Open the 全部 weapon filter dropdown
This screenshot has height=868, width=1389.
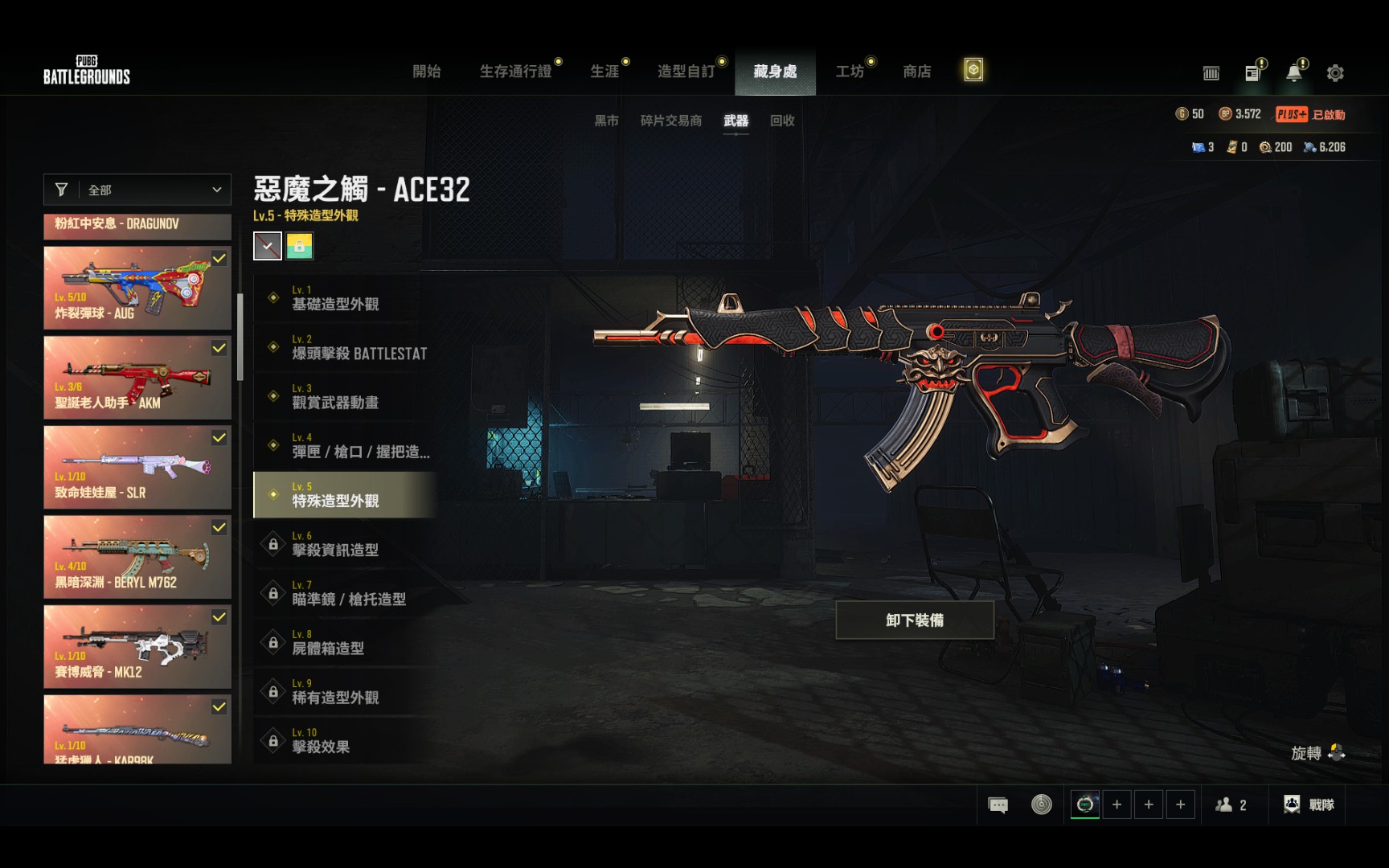(137, 190)
